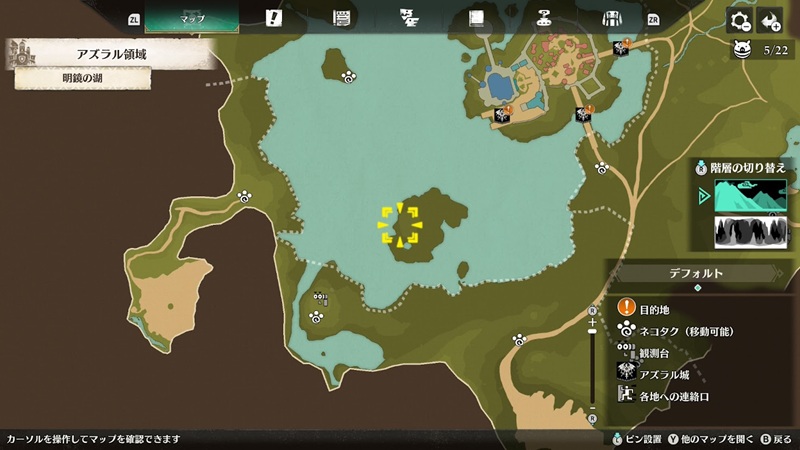Open the armor equipment tab
This screenshot has width=800, height=450.
pos(612,18)
